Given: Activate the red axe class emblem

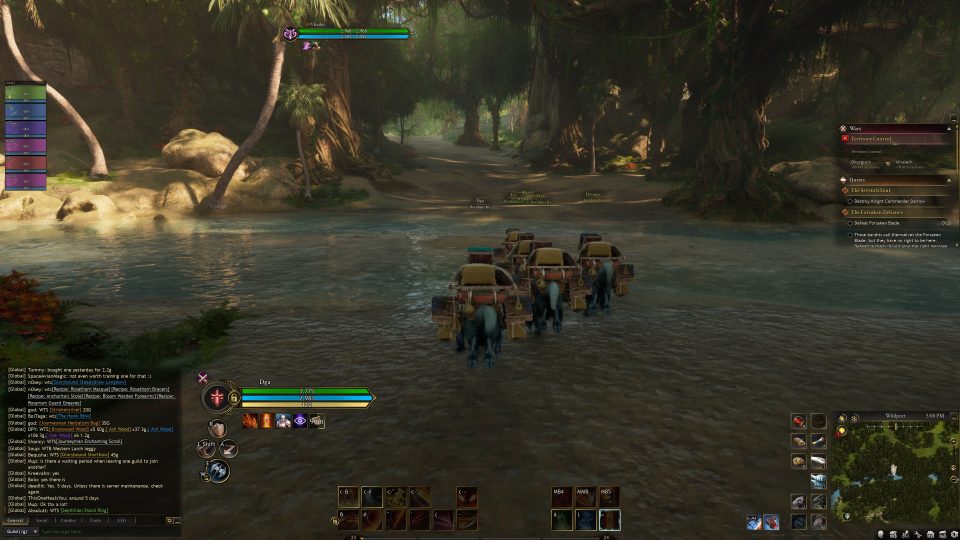Looking at the screenshot, I should coord(216,398).
